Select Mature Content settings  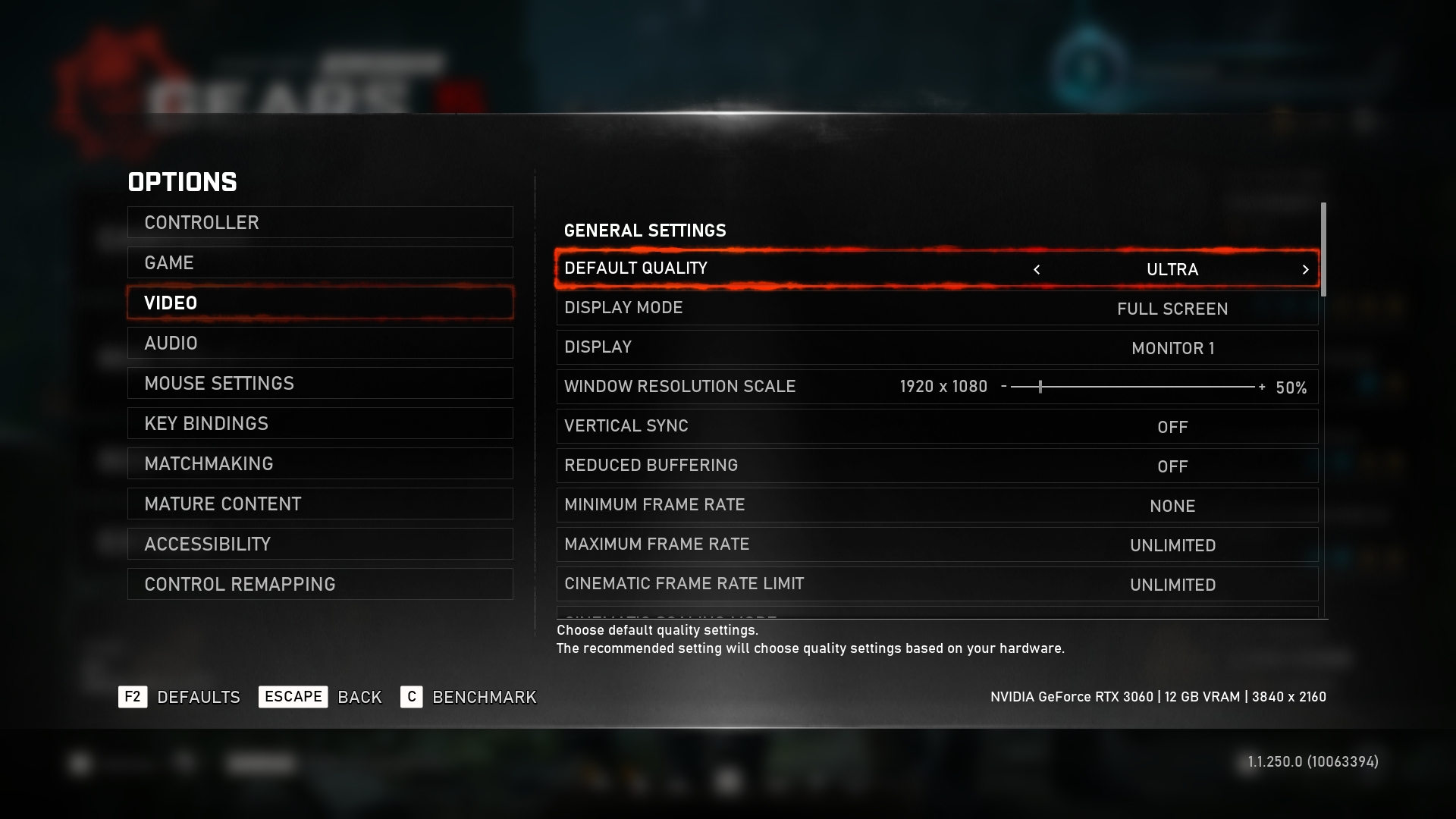(320, 504)
